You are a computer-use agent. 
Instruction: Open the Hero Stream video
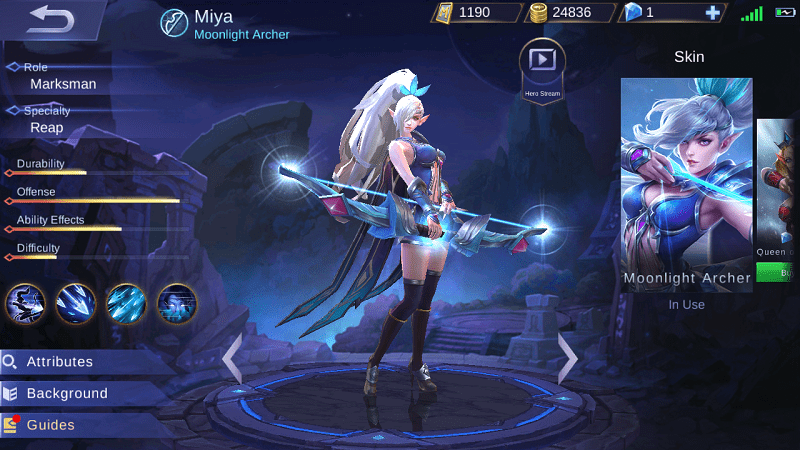pyautogui.click(x=542, y=65)
